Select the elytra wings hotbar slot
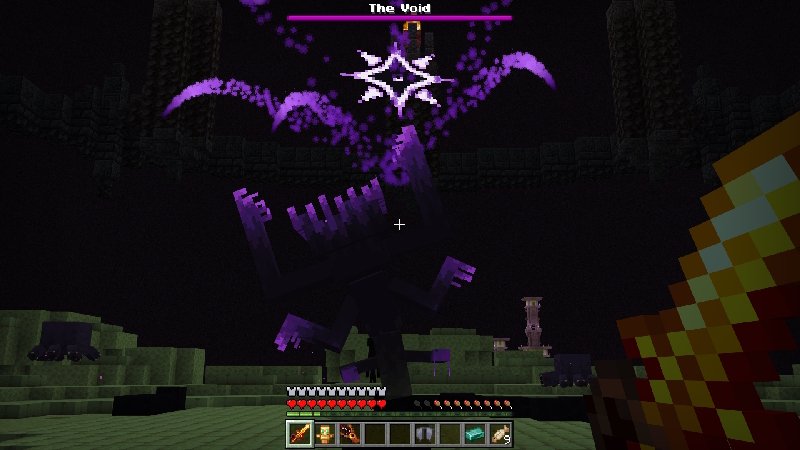Viewport: 800px width, 450px height. coord(424,433)
